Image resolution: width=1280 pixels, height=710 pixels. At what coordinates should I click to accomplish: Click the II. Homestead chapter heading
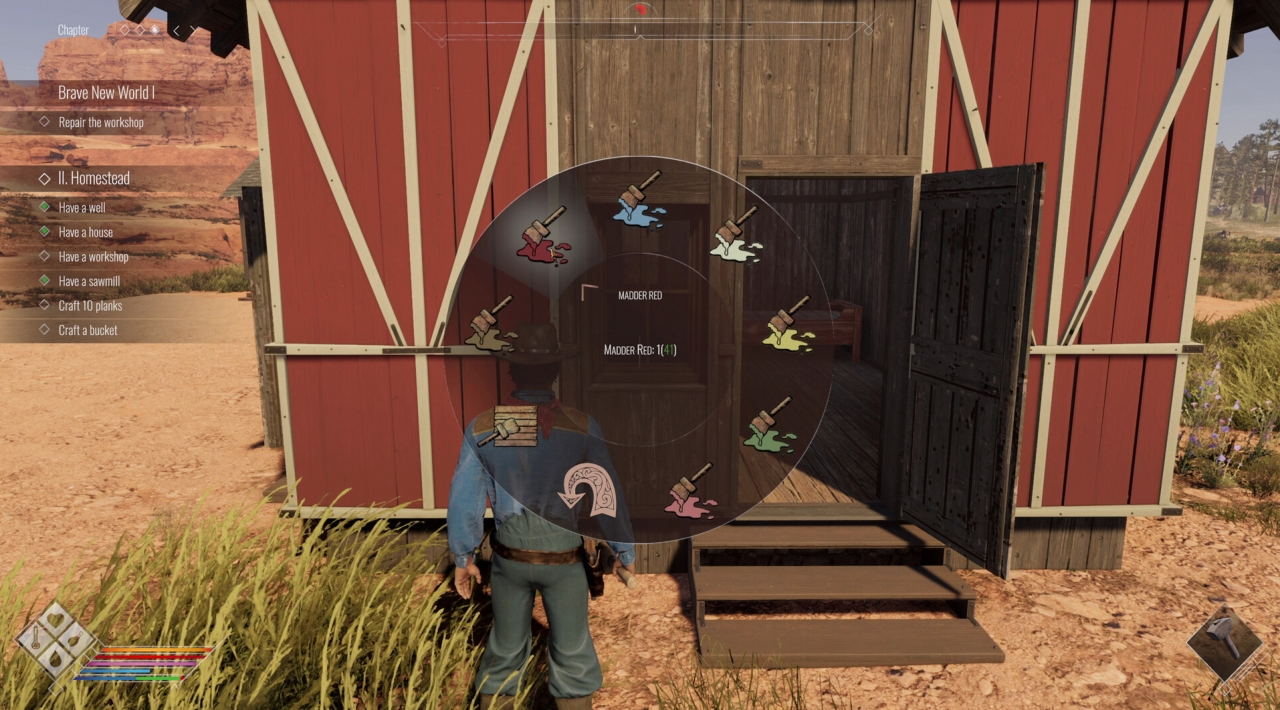pyautogui.click(x=93, y=178)
